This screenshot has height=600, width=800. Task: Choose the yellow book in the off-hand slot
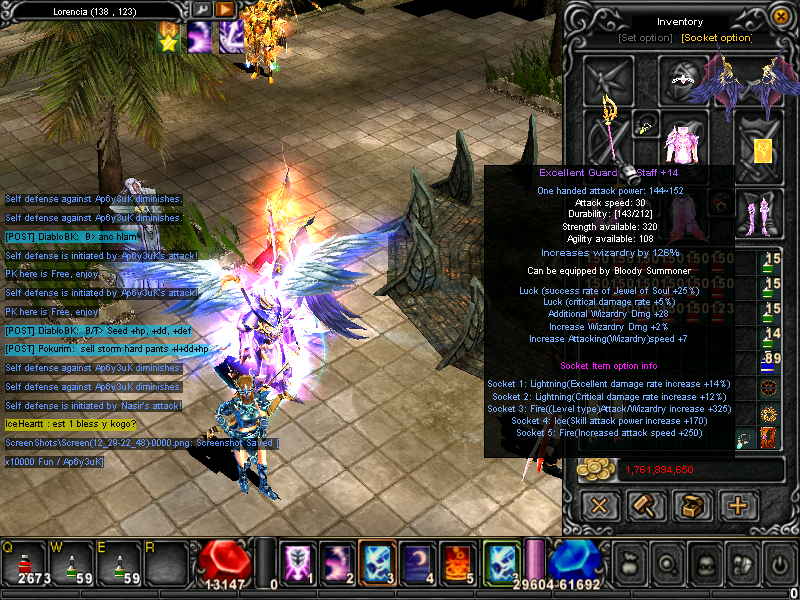point(762,150)
